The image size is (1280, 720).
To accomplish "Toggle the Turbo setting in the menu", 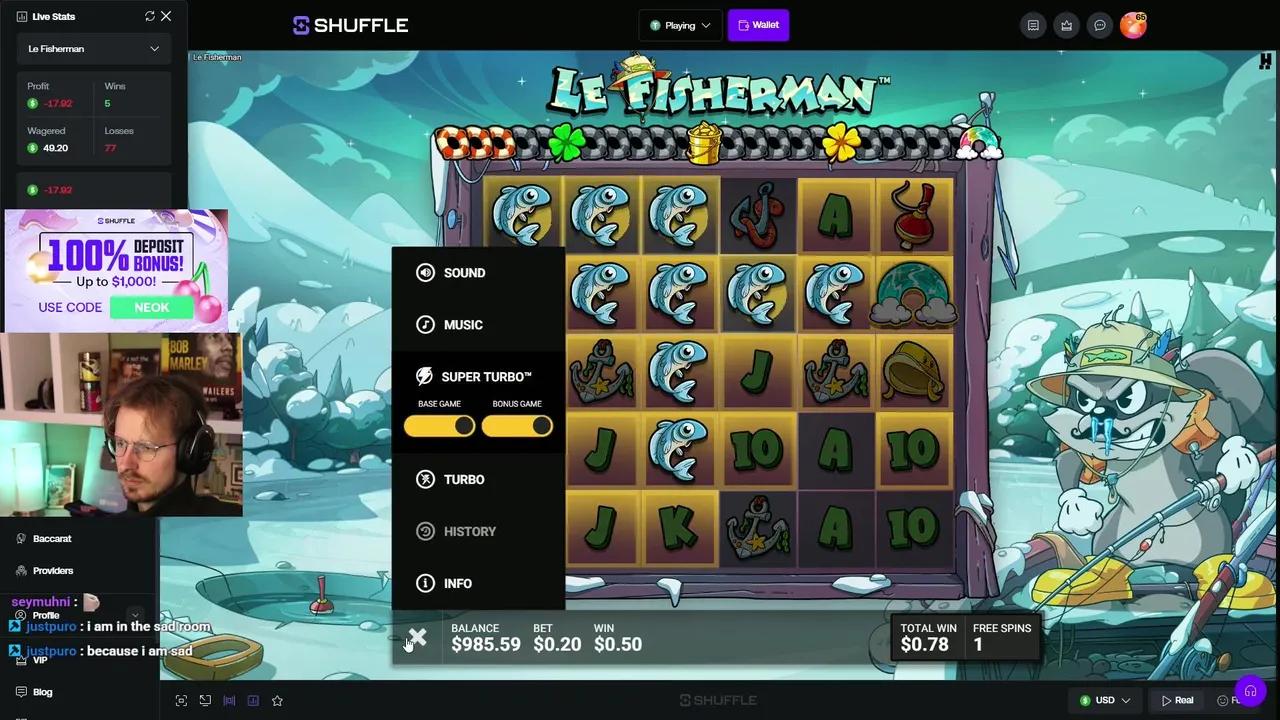I will pos(463,479).
